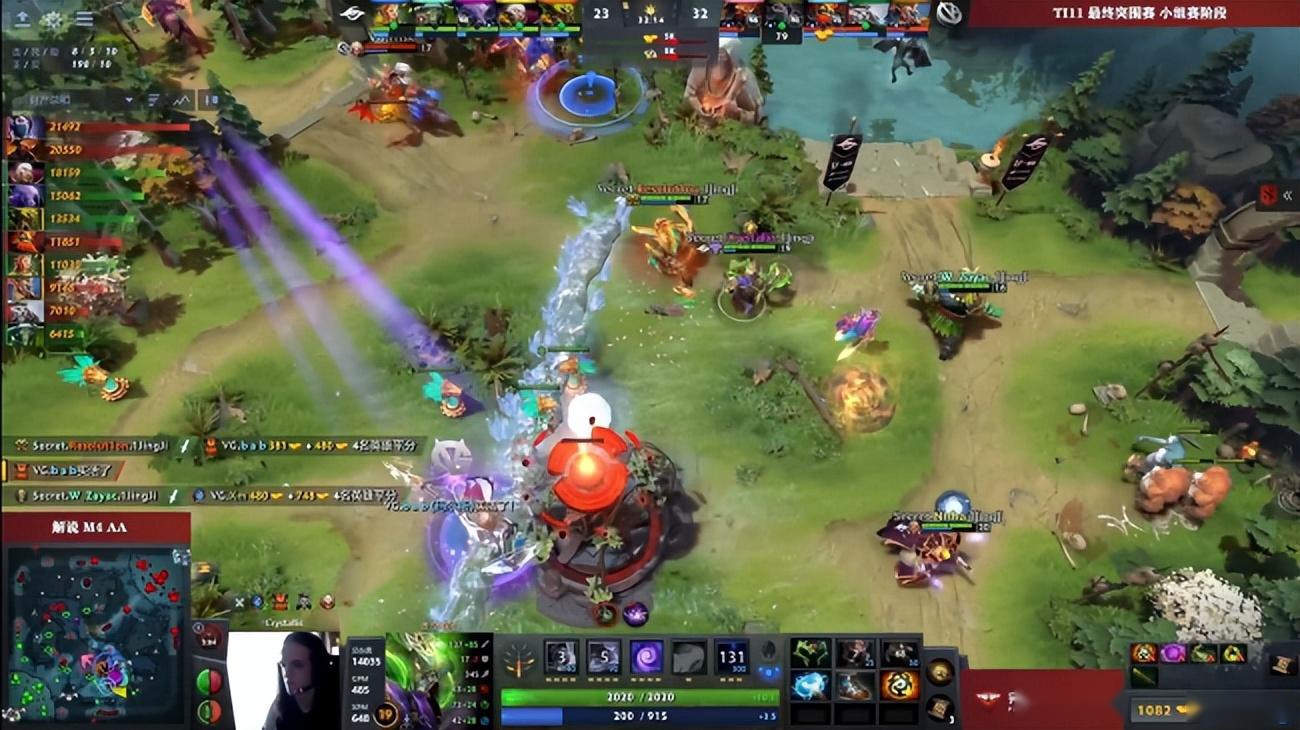Open the hamburger menu in the top-left corner
Screen dimensions: 1300x730
tap(83, 18)
